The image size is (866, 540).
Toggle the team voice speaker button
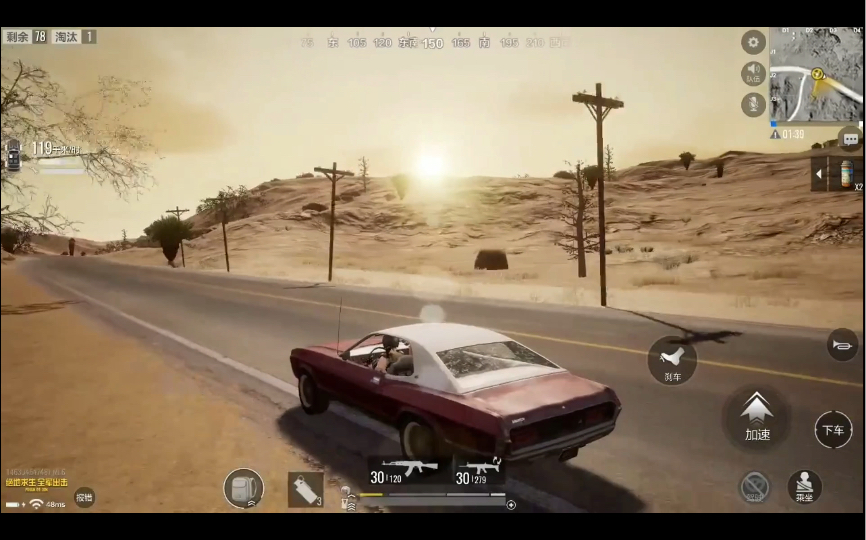[753, 73]
